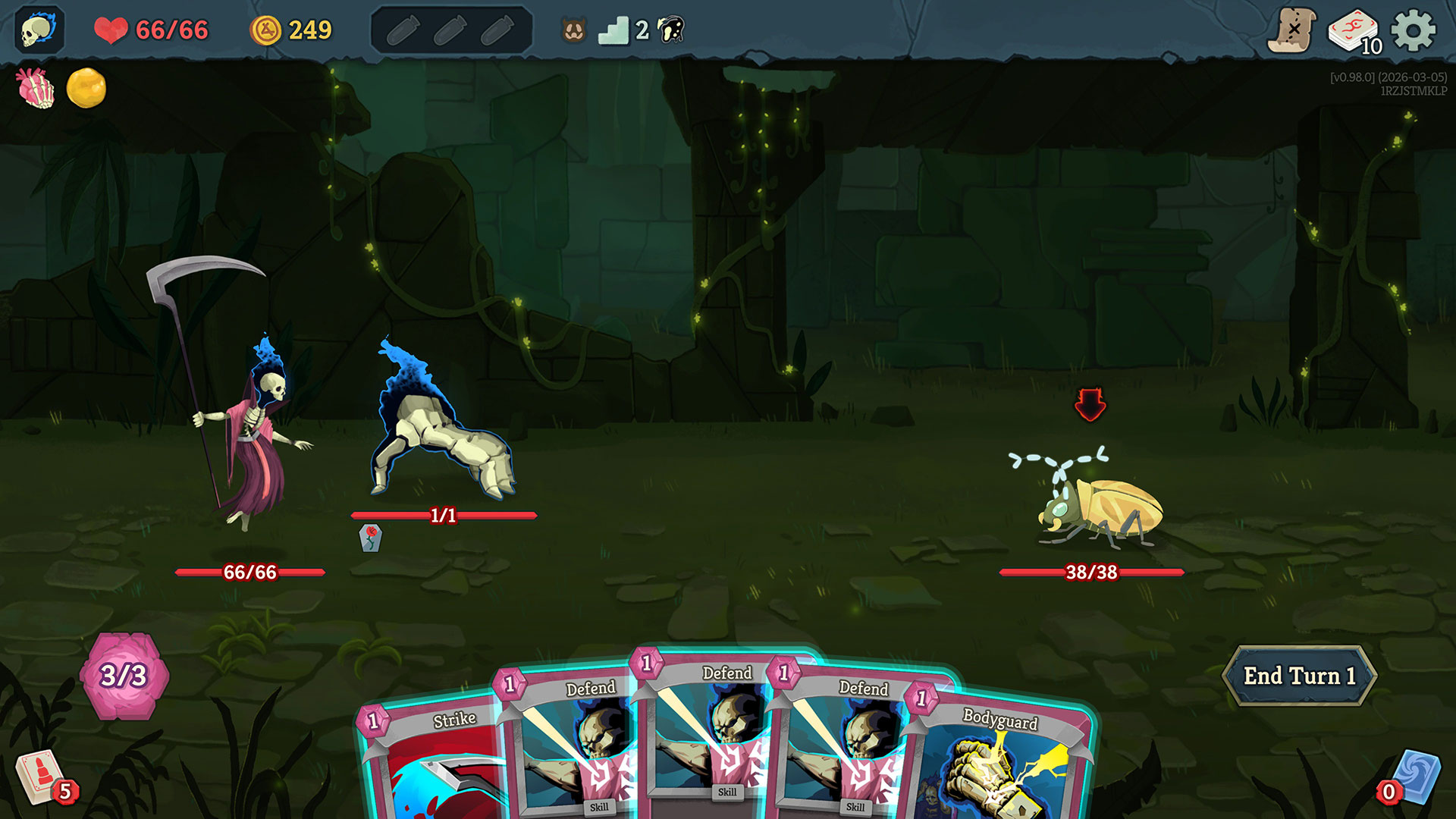End the current turn
The width and height of the screenshot is (1456, 819).
(x=1298, y=676)
